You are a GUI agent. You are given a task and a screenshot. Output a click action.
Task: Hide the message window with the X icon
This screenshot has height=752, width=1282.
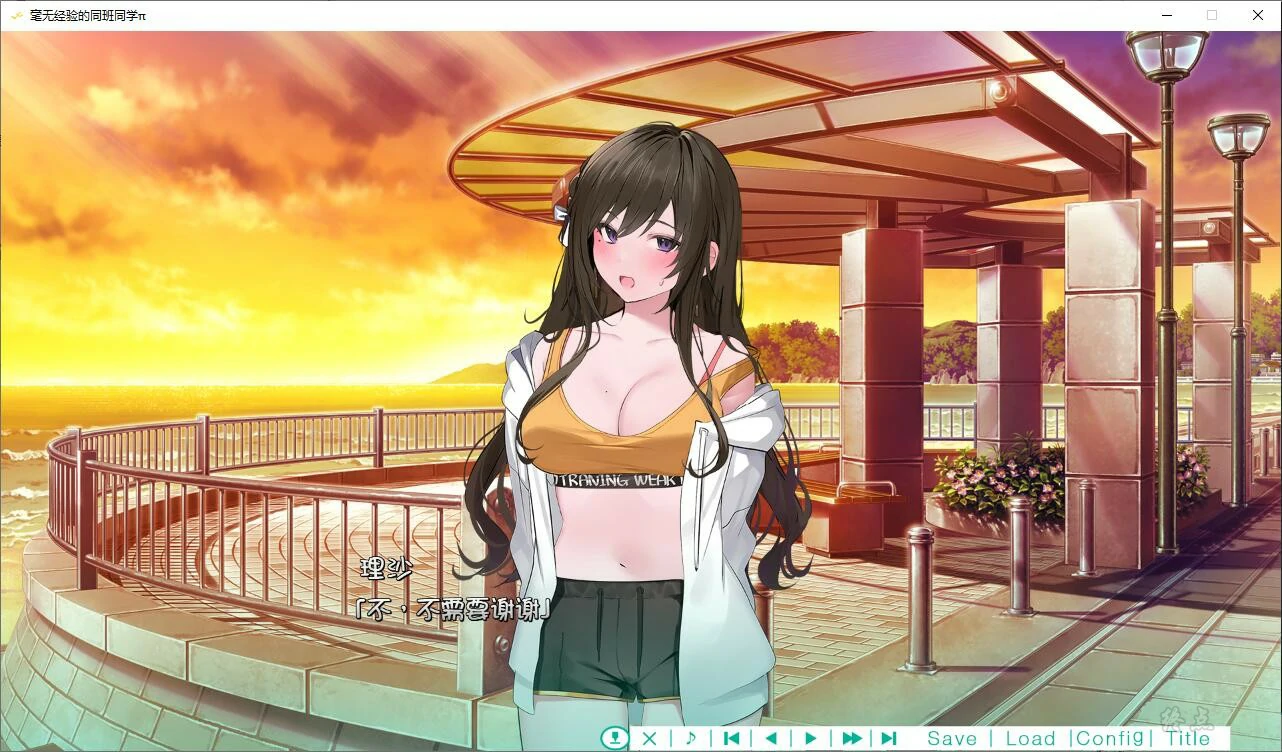(x=649, y=738)
